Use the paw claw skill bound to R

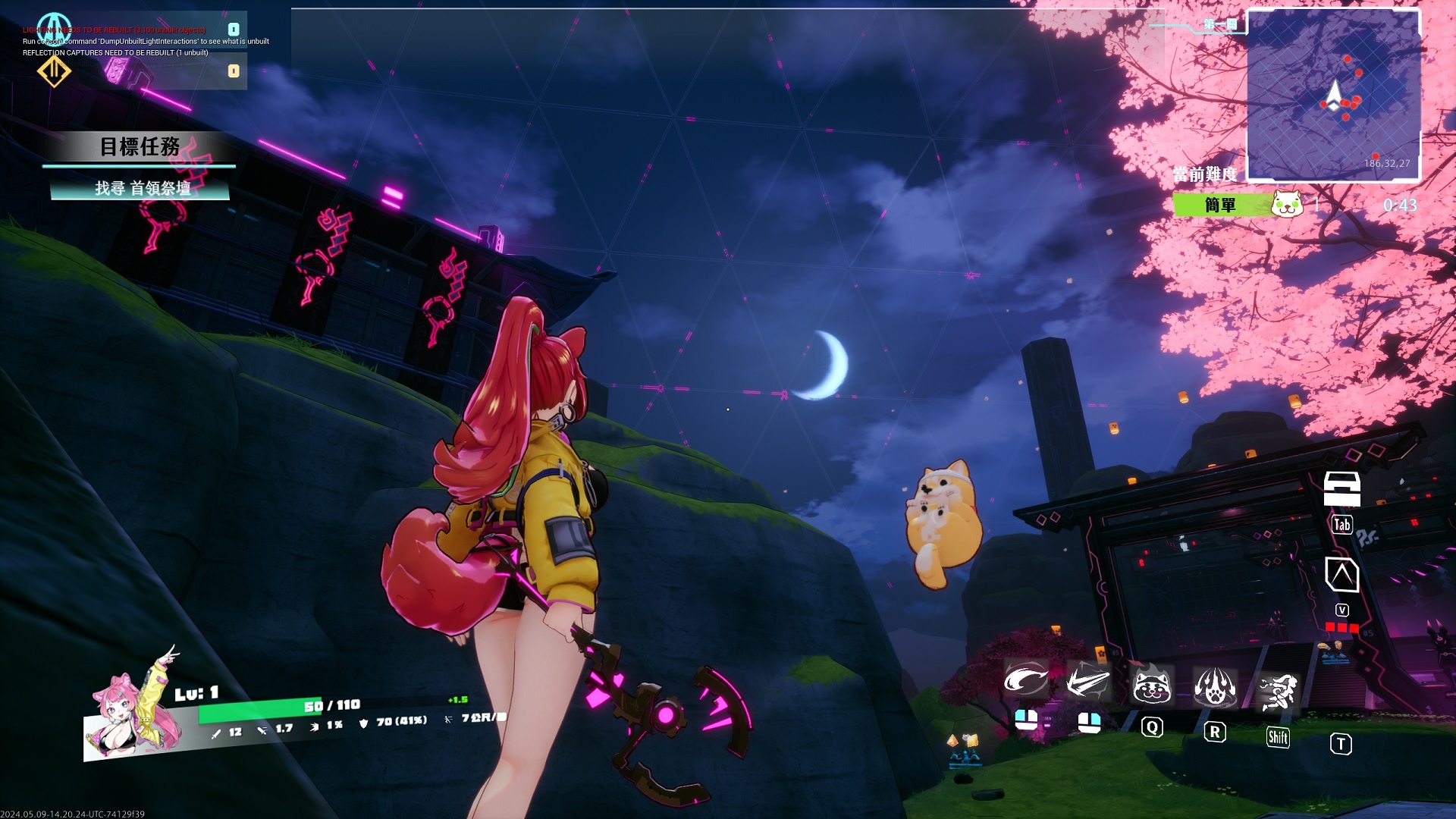[x=1217, y=685]
